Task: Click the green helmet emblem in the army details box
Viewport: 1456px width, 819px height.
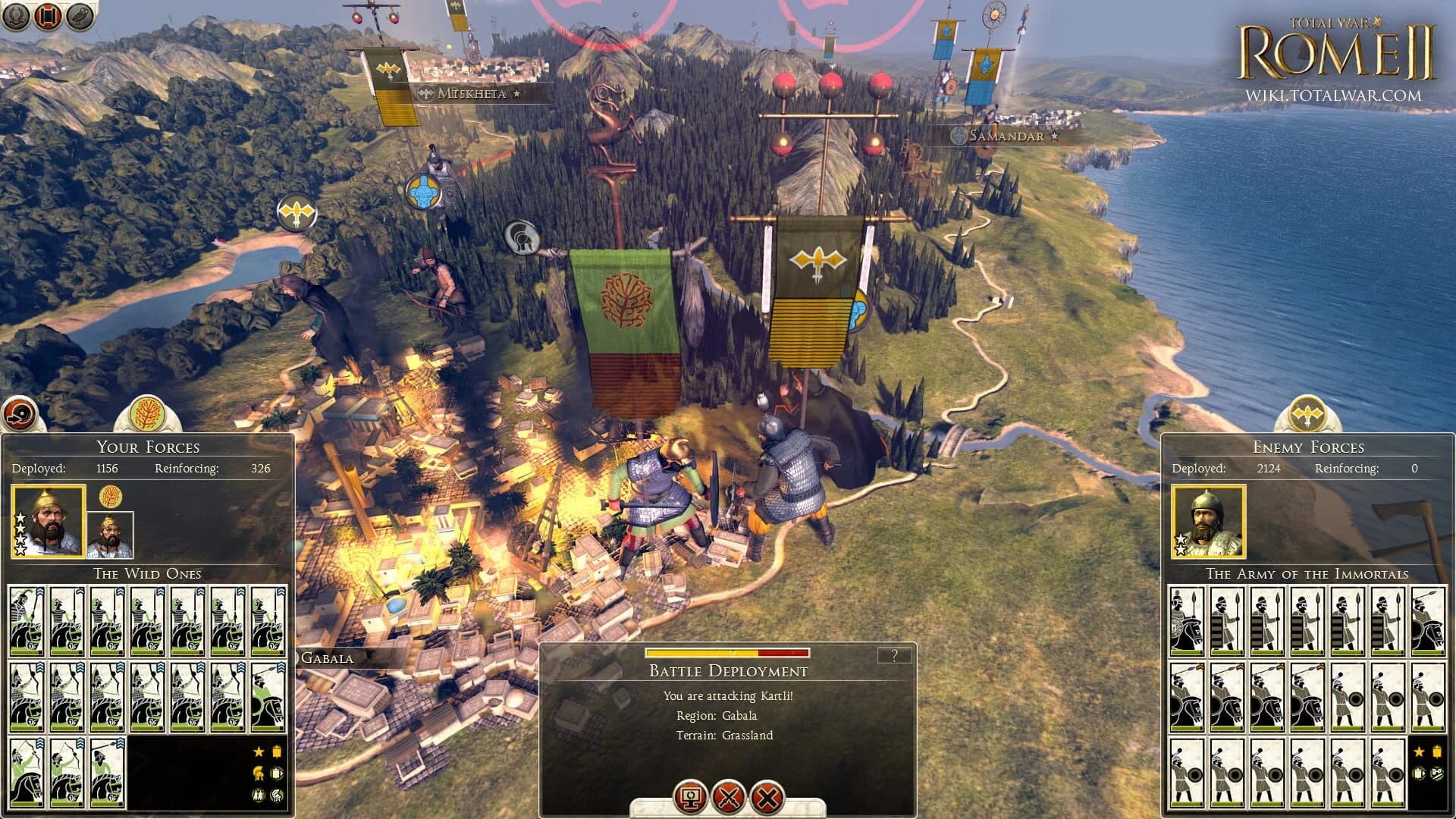Action: [x=276, y=794]
